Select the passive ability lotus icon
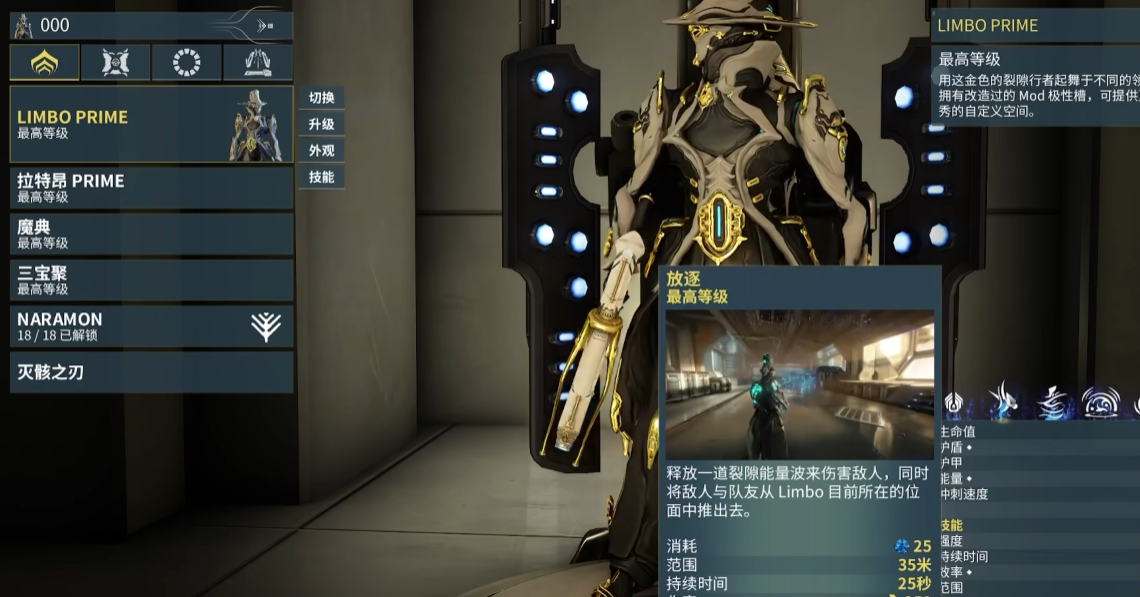The image size is (1140, 597). click(x=953, y=402)
